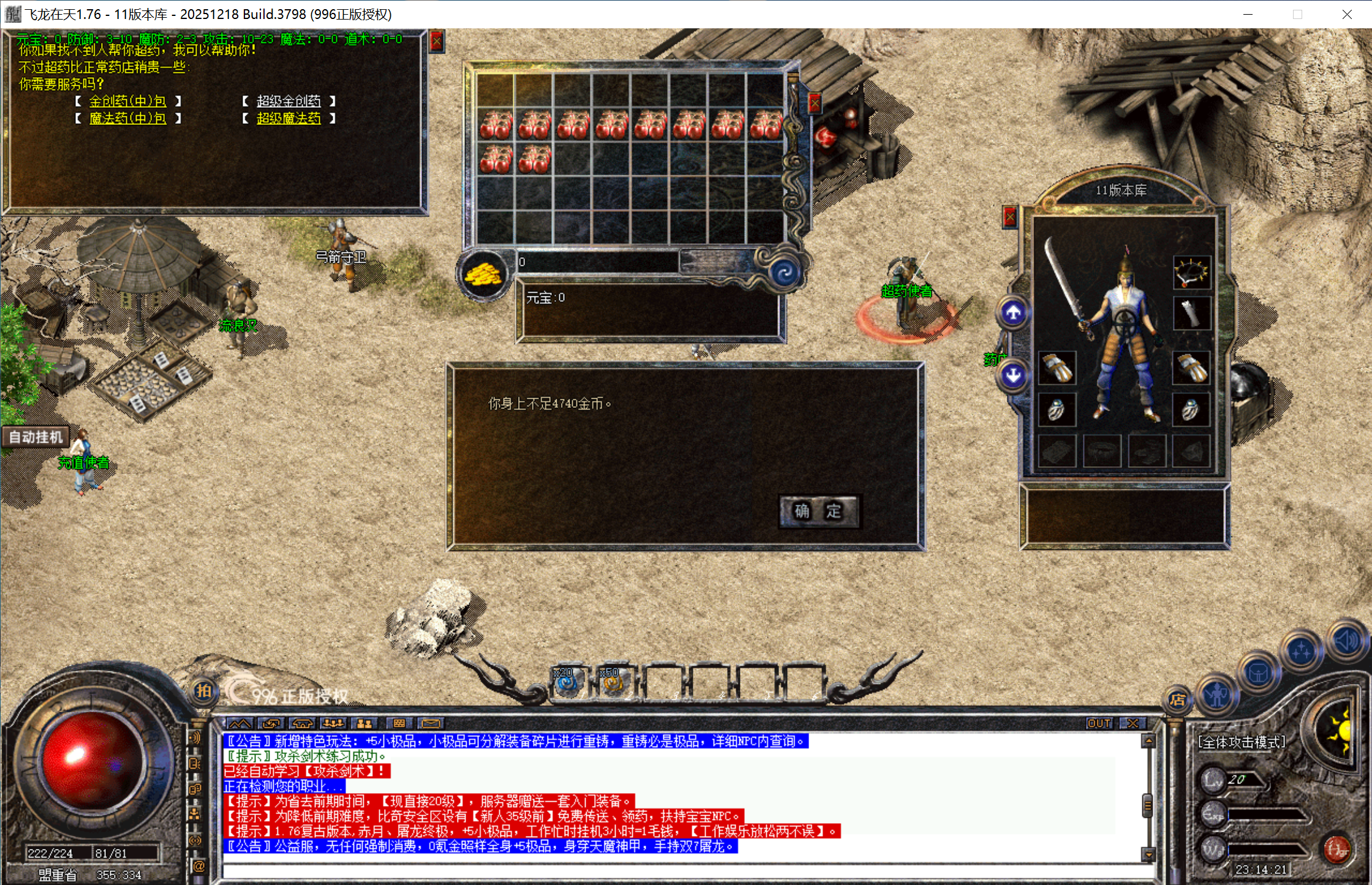The height and width of the screenshot is (885, 1372).
Task: Select the spiked necklace equipment slot
Action: (1191, 273)
